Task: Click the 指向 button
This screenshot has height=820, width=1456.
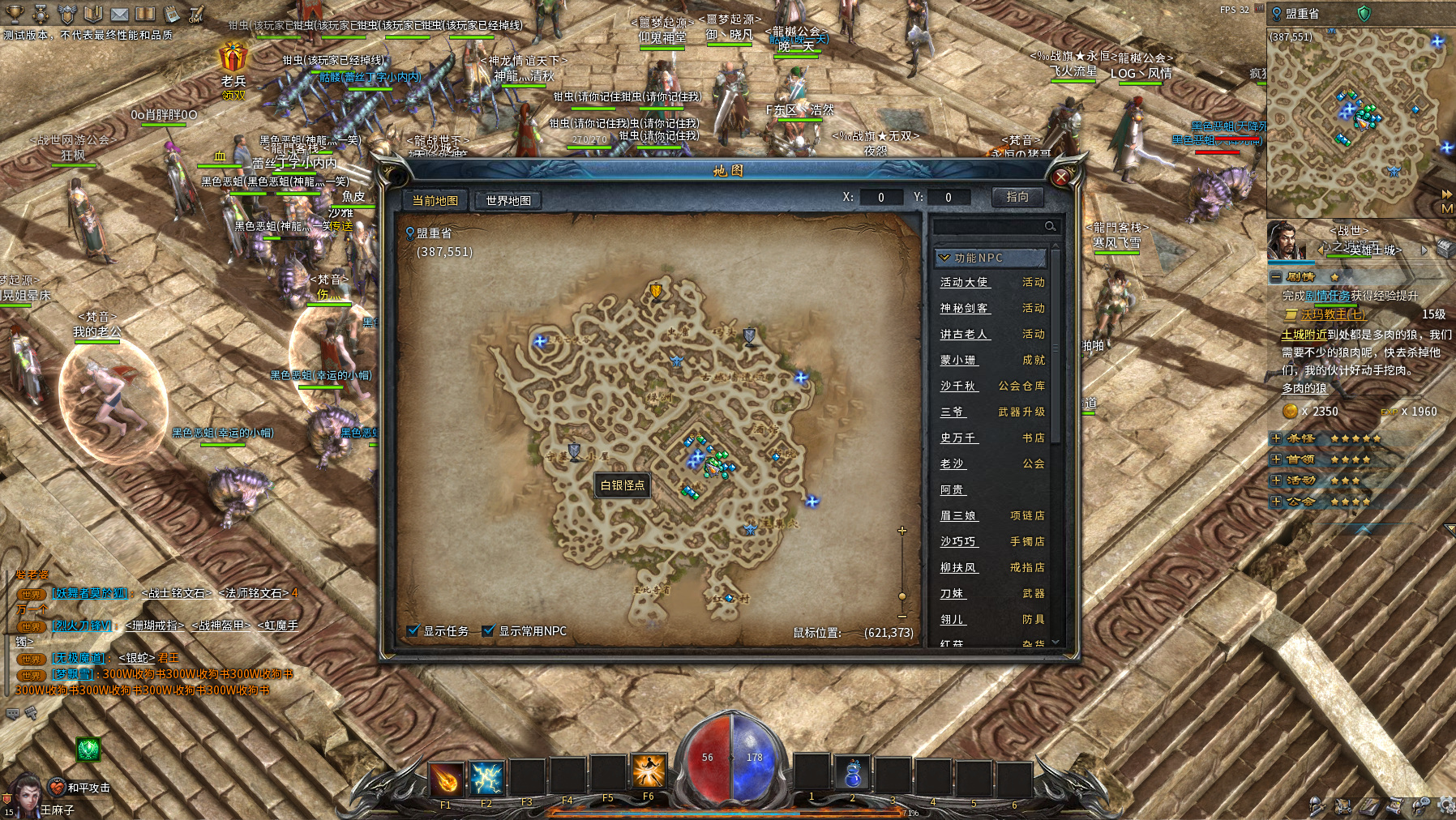Action: (x=1017, y=197)
